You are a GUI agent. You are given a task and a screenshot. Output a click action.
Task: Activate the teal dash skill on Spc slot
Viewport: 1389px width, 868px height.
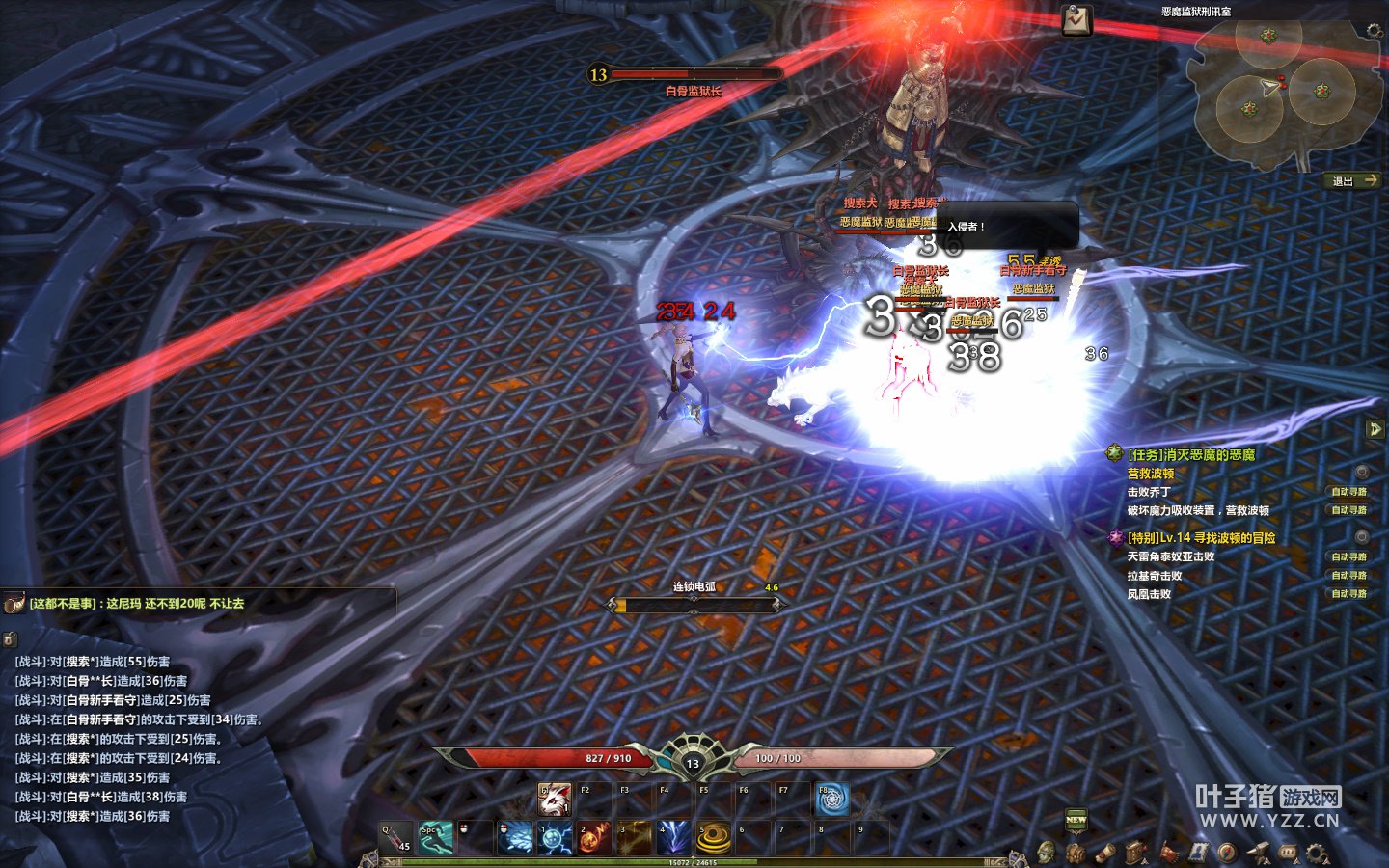pos(435,837)
